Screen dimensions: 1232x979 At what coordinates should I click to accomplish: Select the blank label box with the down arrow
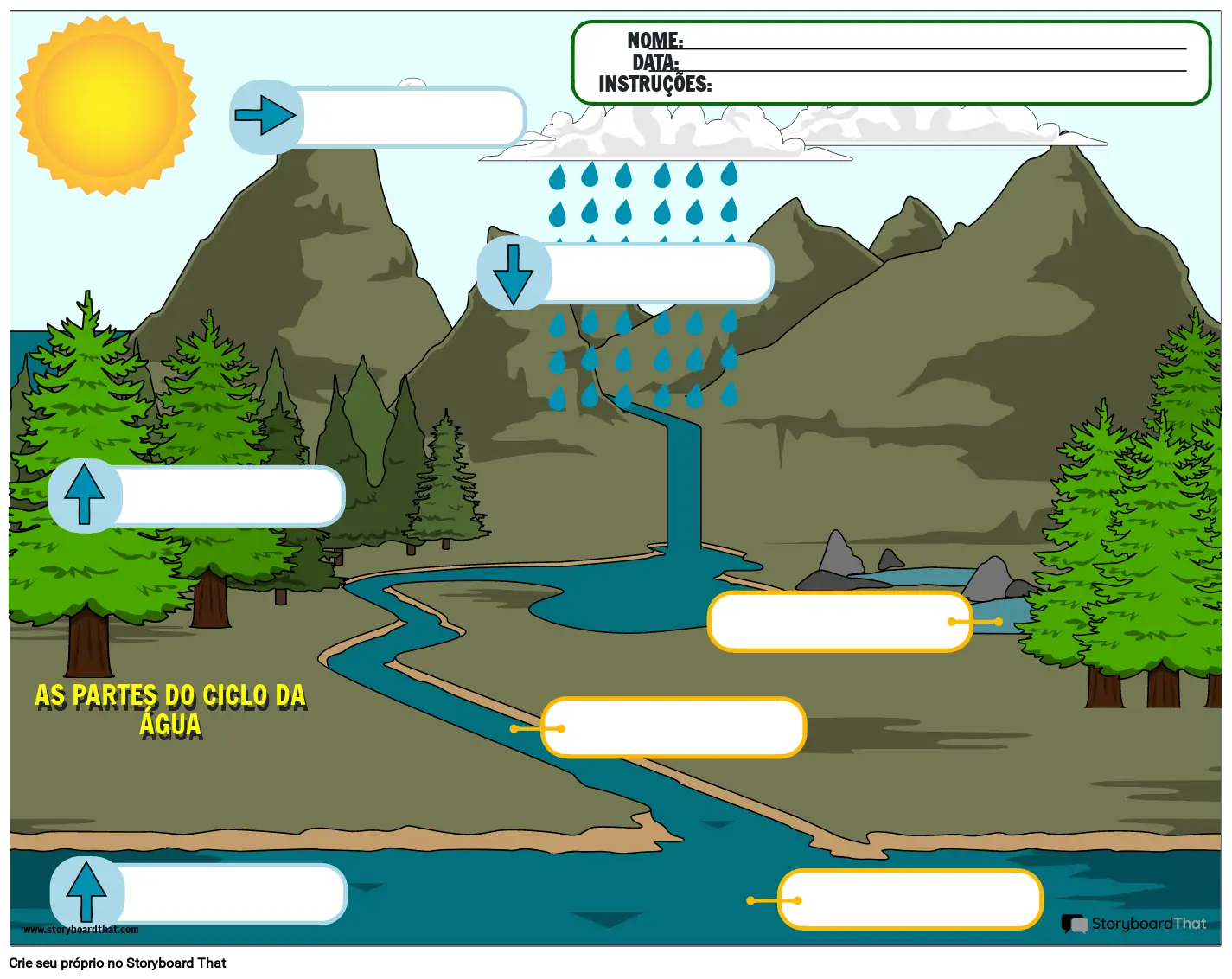(x=659, y=273)
